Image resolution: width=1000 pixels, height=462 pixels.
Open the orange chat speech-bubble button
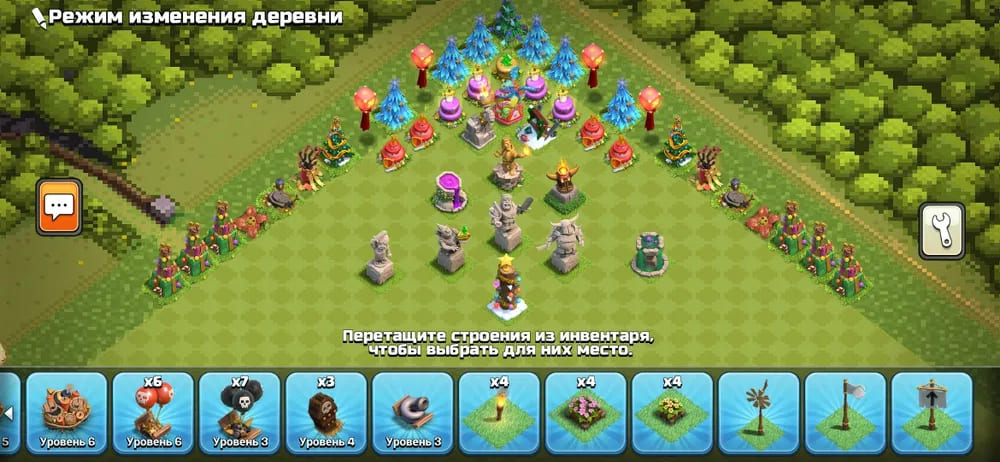pyautogui.click(x=59, y=207)
